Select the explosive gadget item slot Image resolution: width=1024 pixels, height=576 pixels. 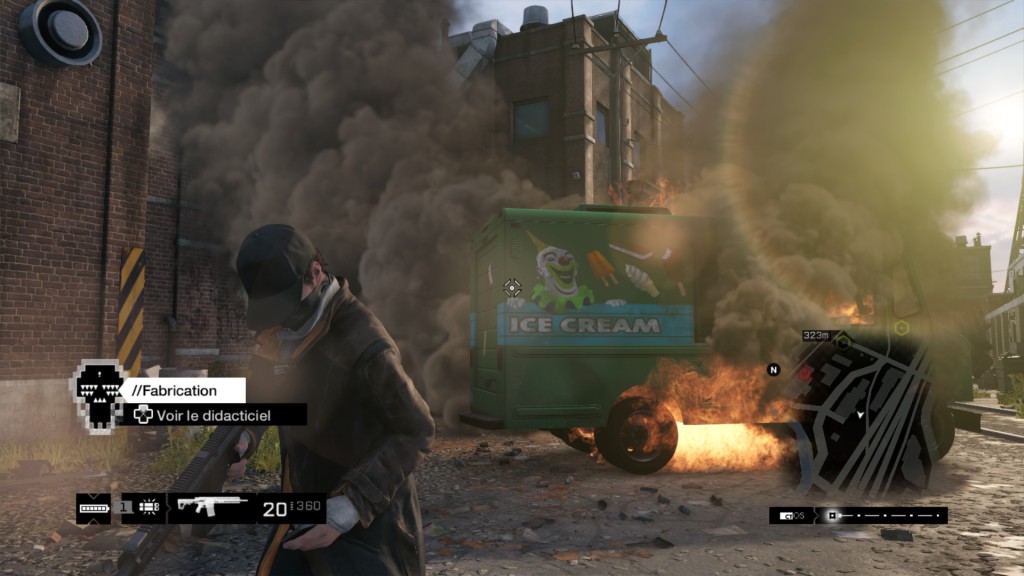coord(150,508)
